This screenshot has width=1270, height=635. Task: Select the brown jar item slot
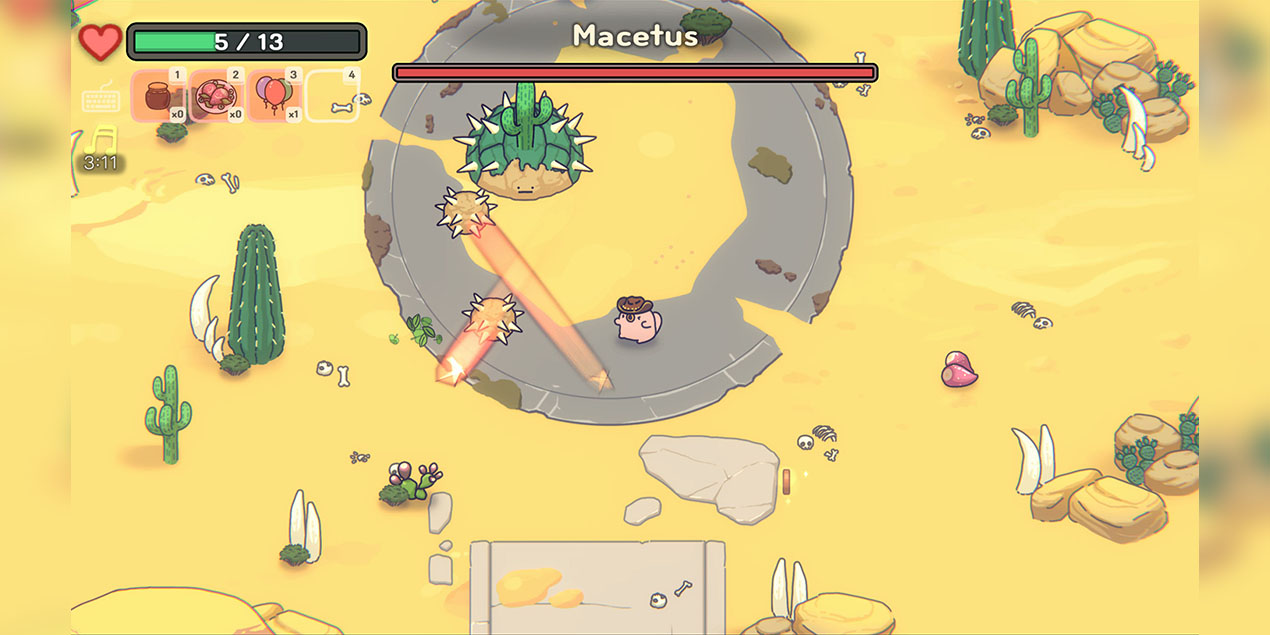(159, 96)
